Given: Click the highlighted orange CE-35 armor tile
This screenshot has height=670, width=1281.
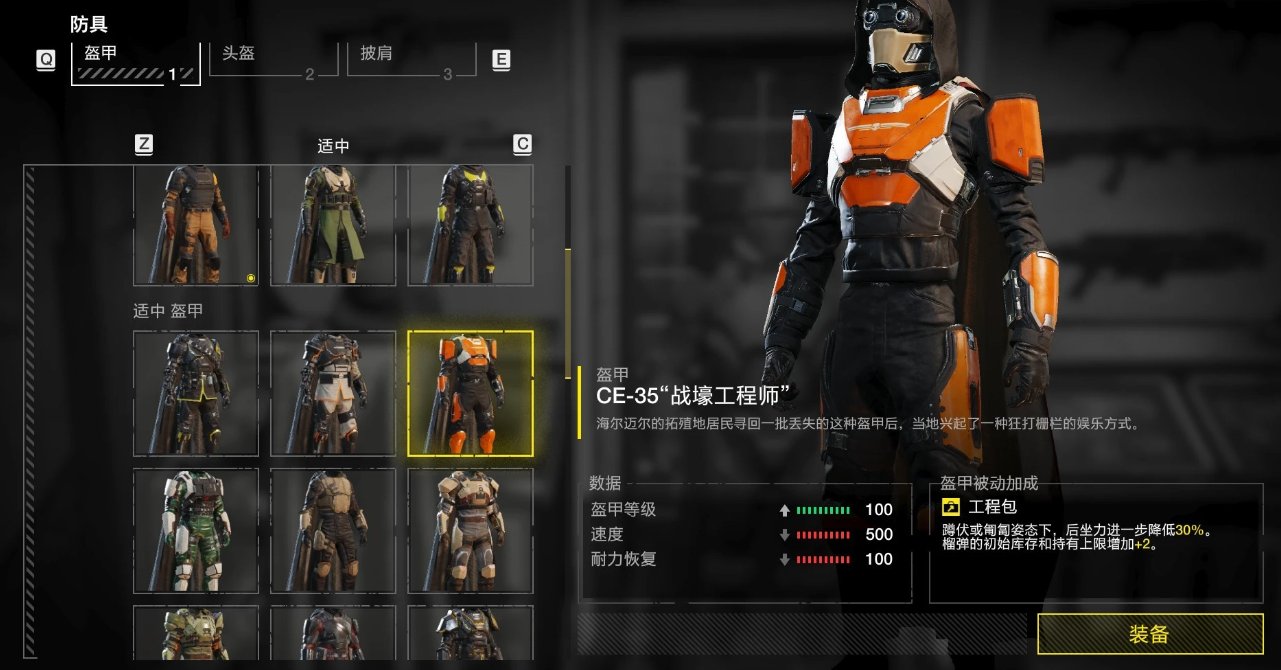Looking at the screenshot, I should tap(470, 394).
